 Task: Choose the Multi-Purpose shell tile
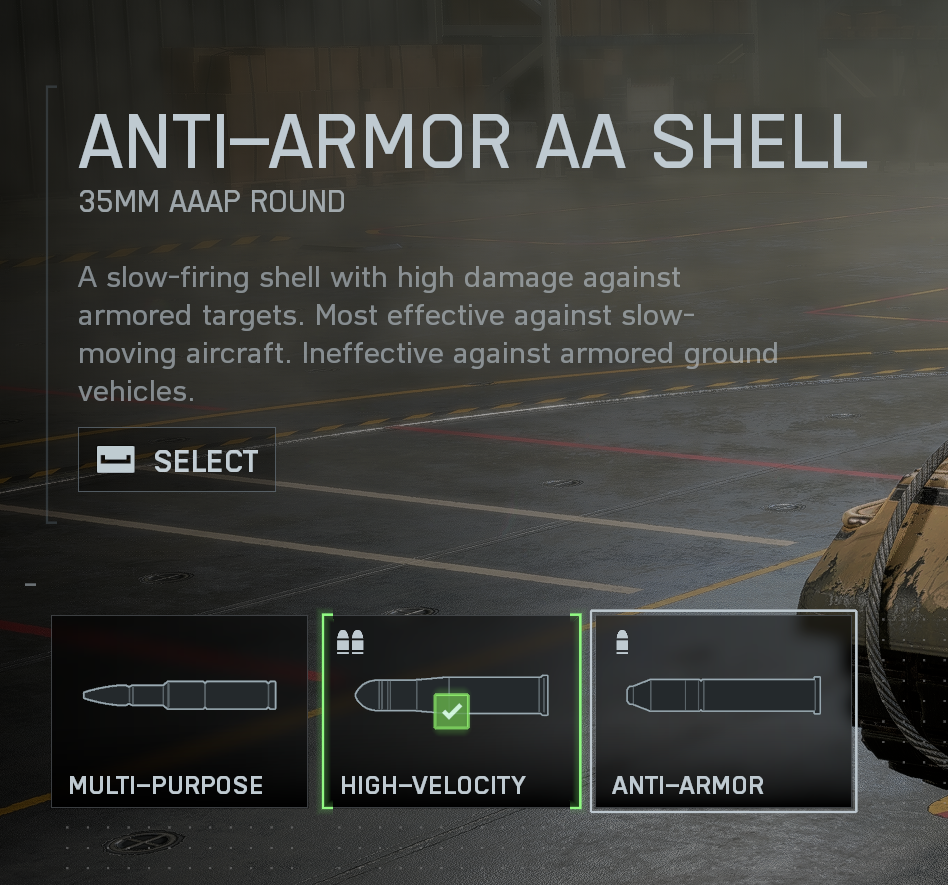point(180,710)
